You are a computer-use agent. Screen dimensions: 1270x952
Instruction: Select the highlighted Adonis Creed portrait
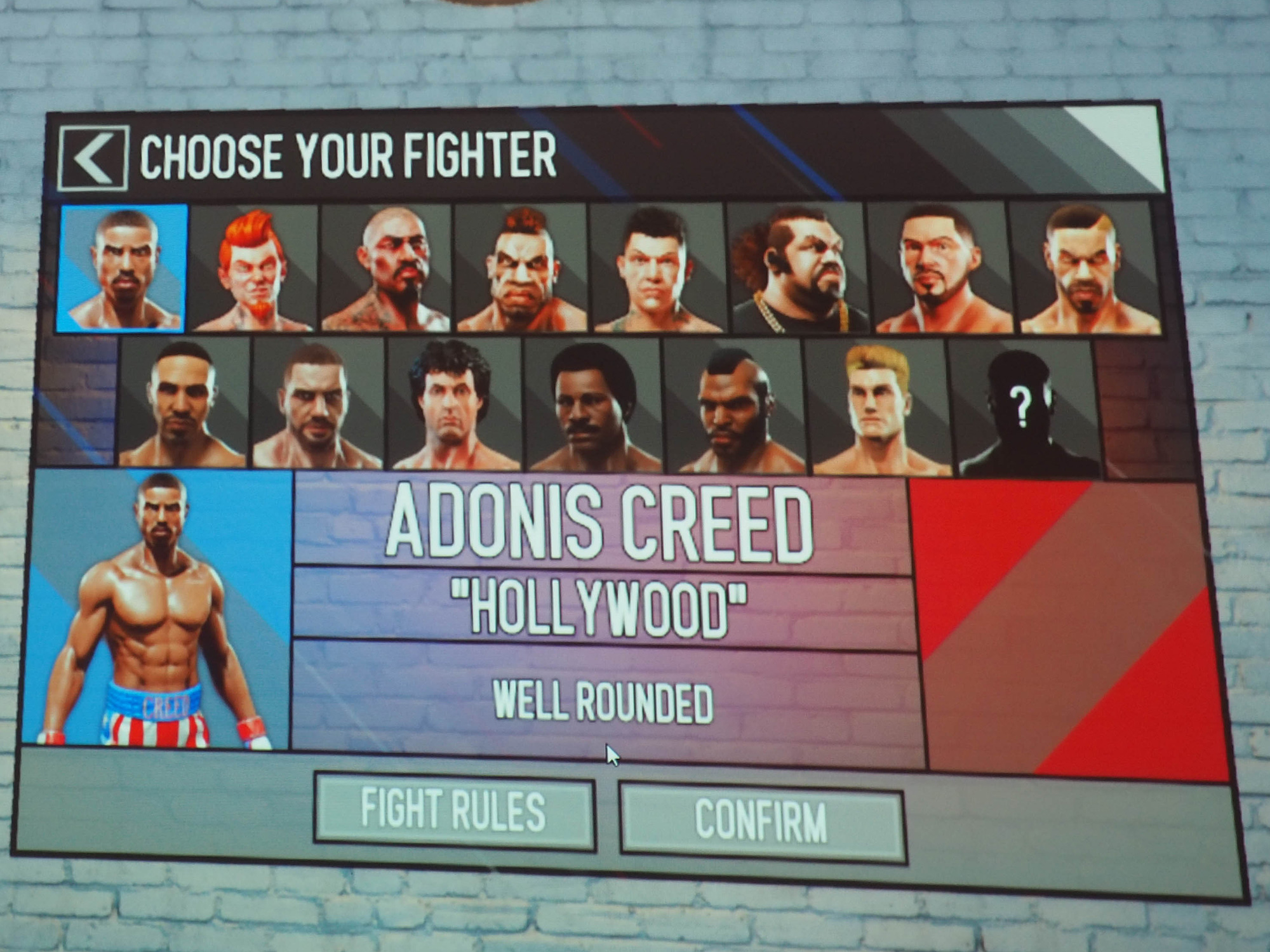tap(123, 268)
